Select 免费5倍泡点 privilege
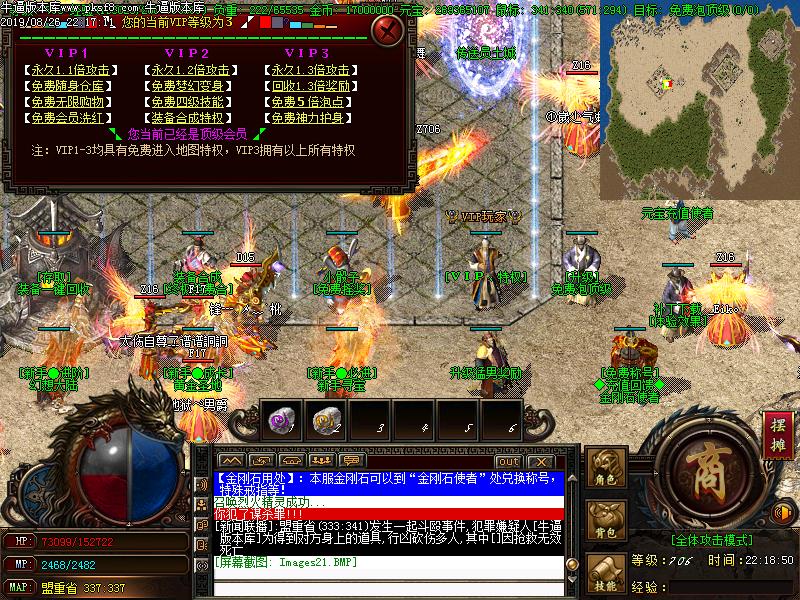 tap(309, 102)
